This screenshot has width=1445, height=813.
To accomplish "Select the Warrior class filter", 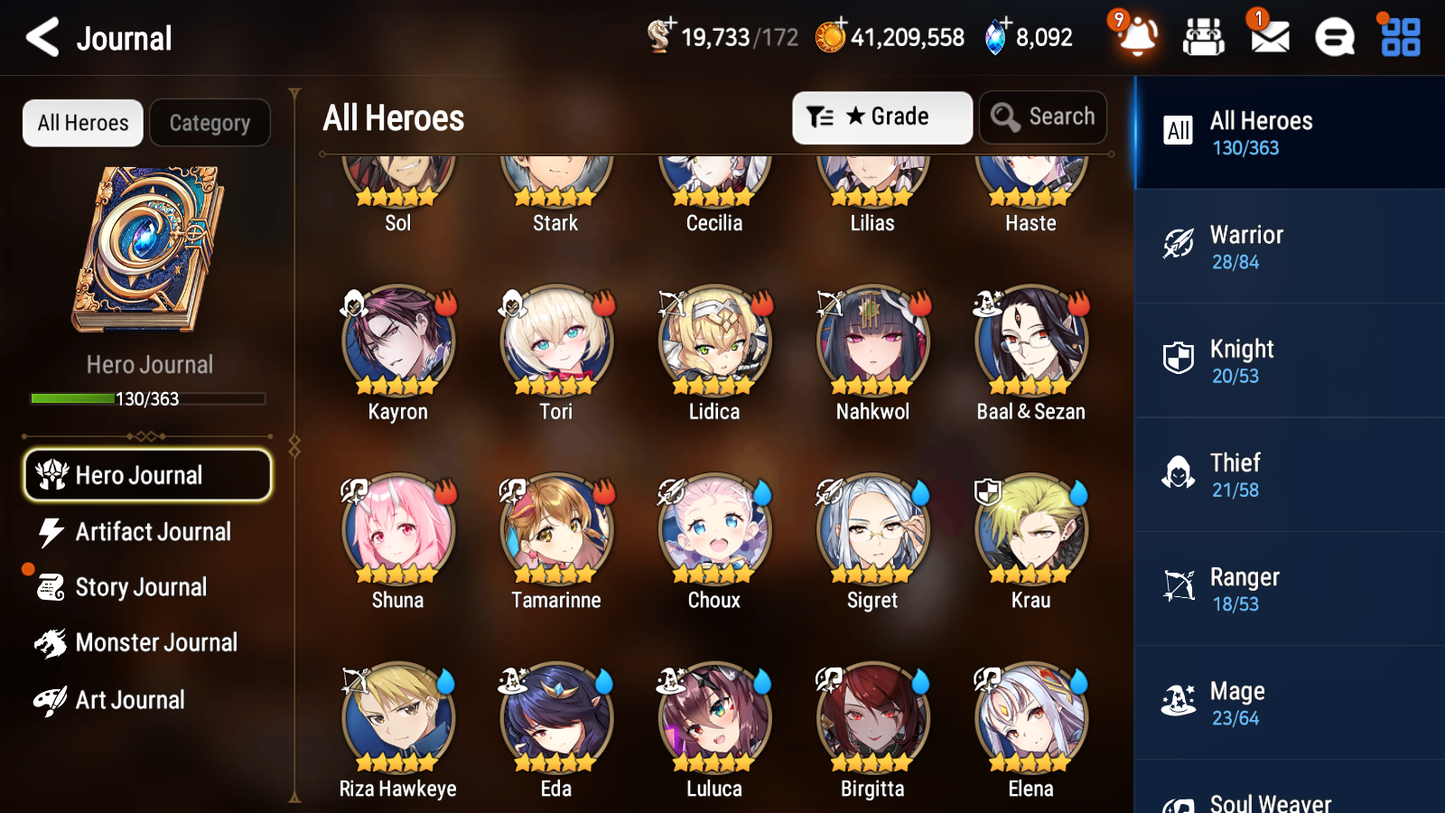I will (1288, 246).
